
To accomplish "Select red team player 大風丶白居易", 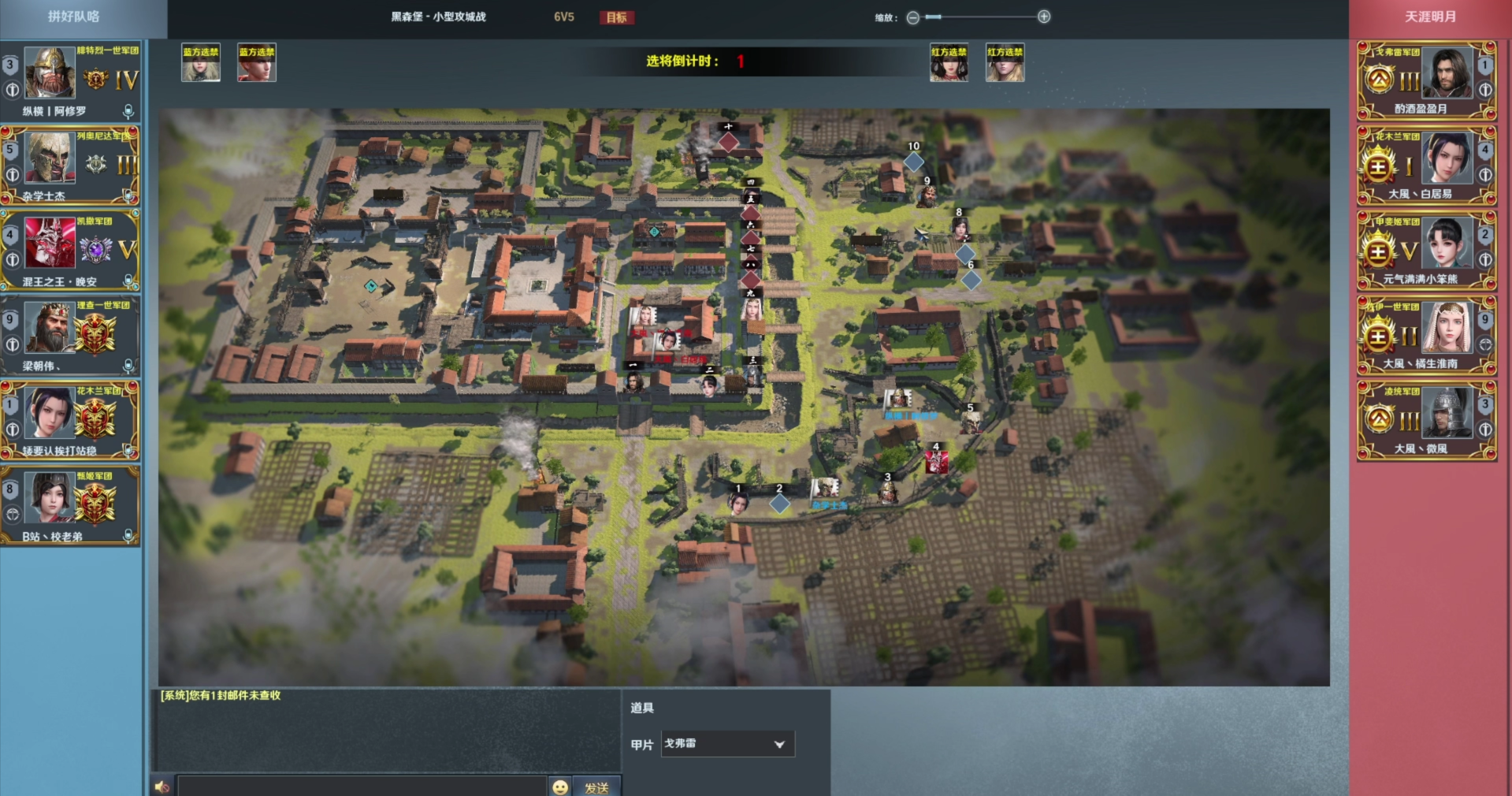I will (1426, 165).
